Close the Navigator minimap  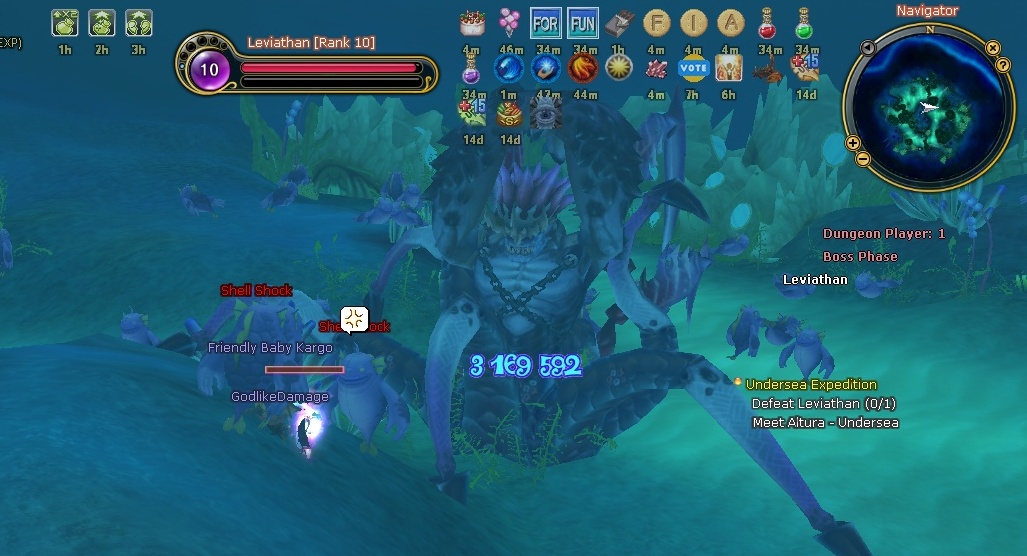pyautogui.click(x=993, y=47)
